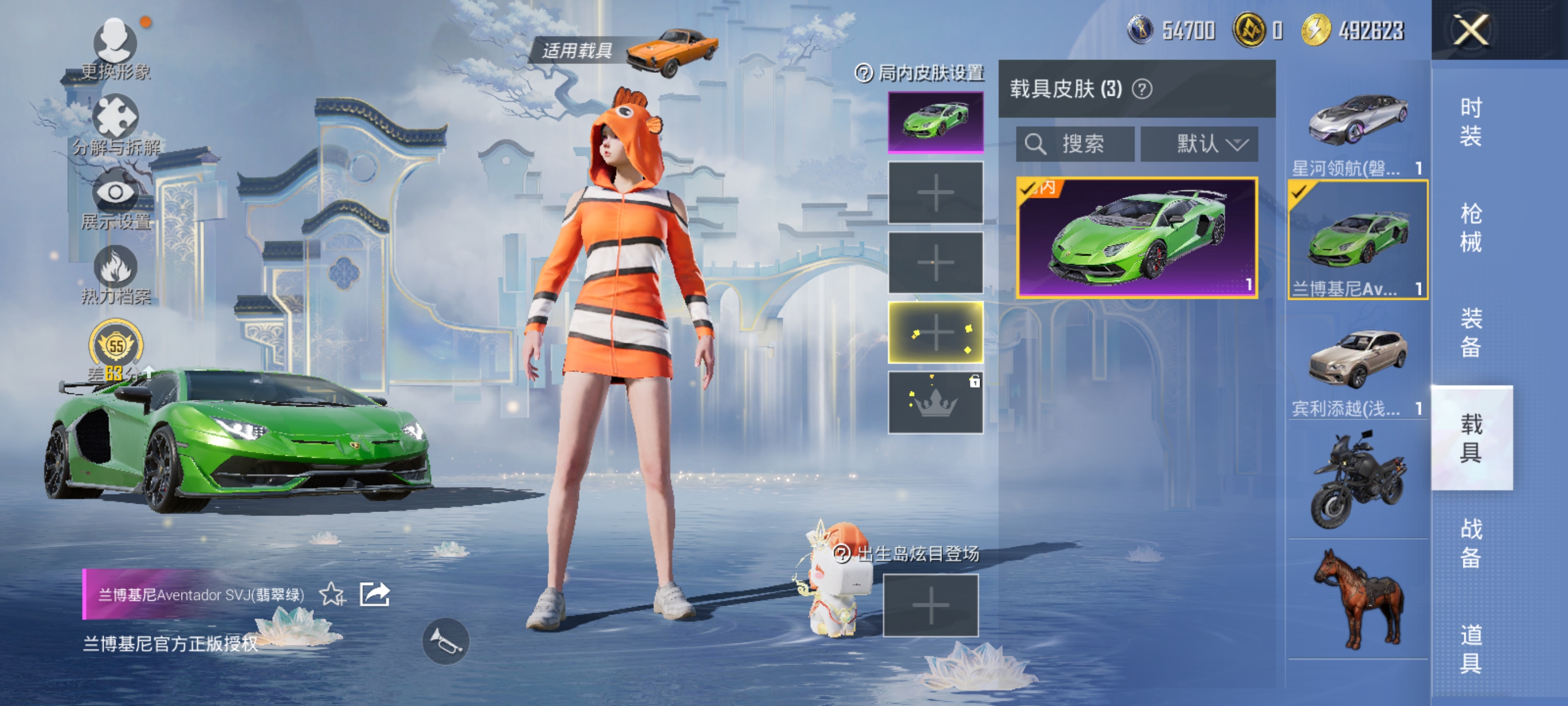1568x706 pixels.
Task: Open the 枪械 firearms tab
Action: click(1471, 228)
